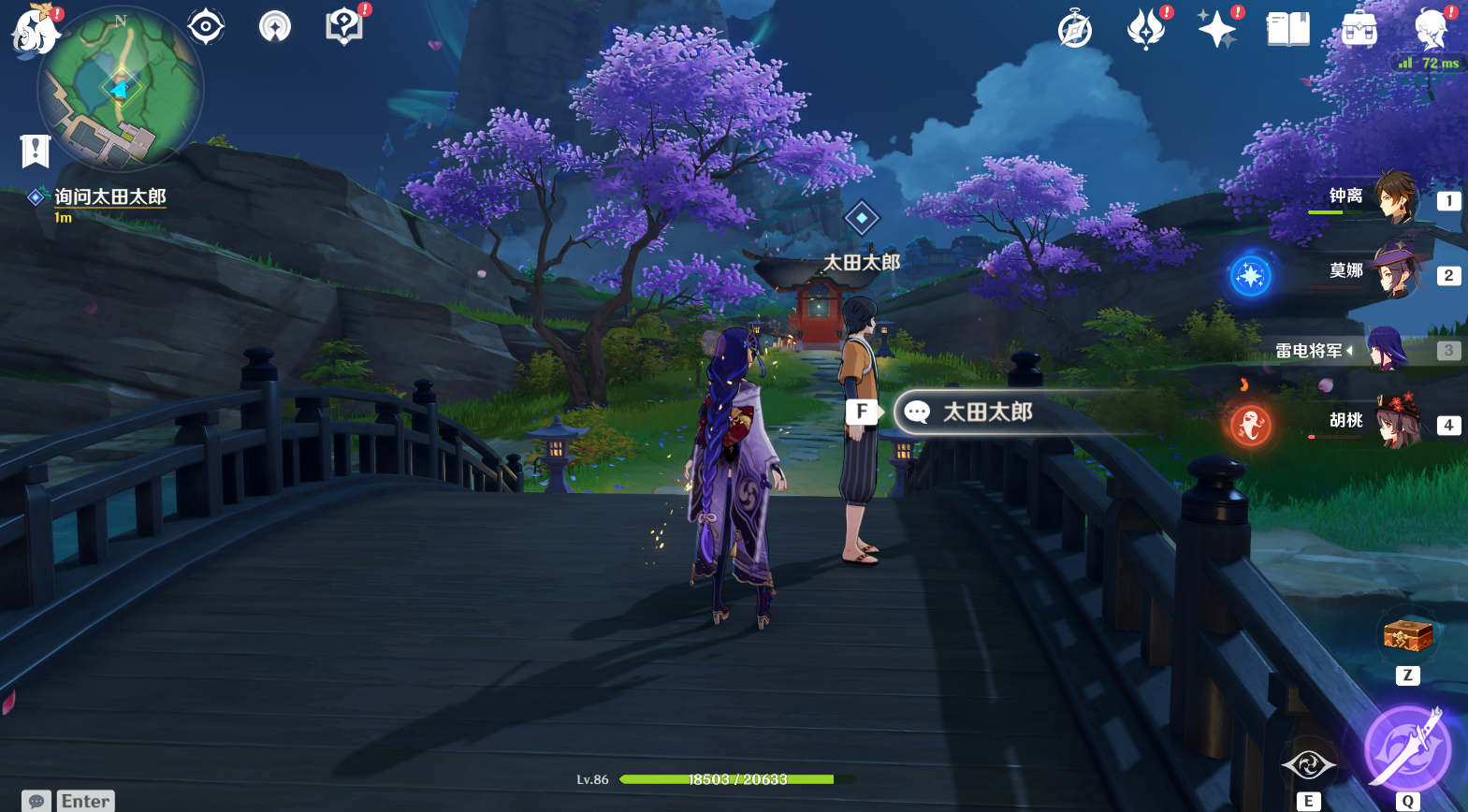Select the 询问太田太郎 quest tracker
This screenshot has width=1468, height=812.
click(109, 197)
